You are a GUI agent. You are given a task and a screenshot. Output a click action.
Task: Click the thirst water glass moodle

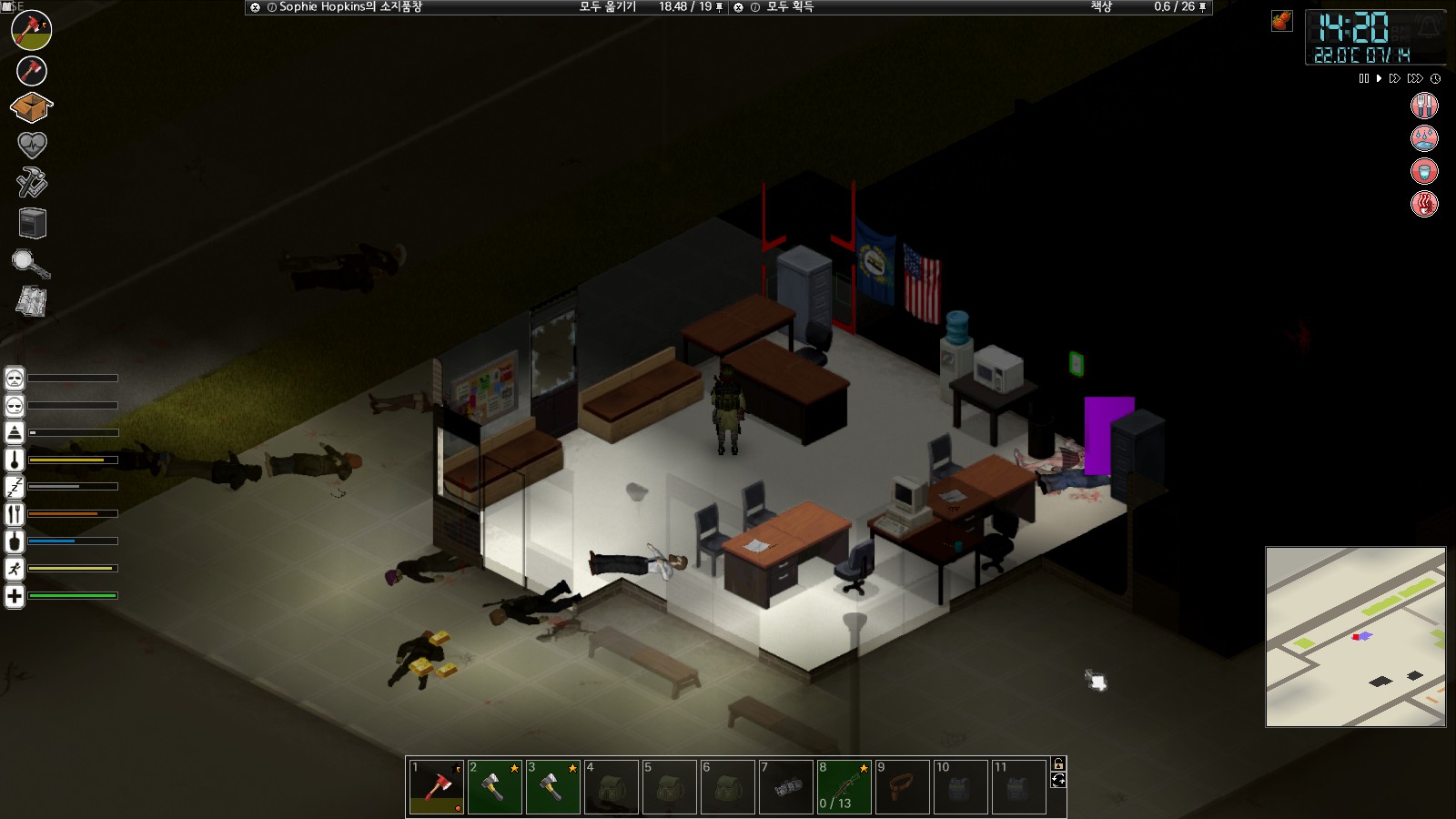click(x=1424, y=171)
